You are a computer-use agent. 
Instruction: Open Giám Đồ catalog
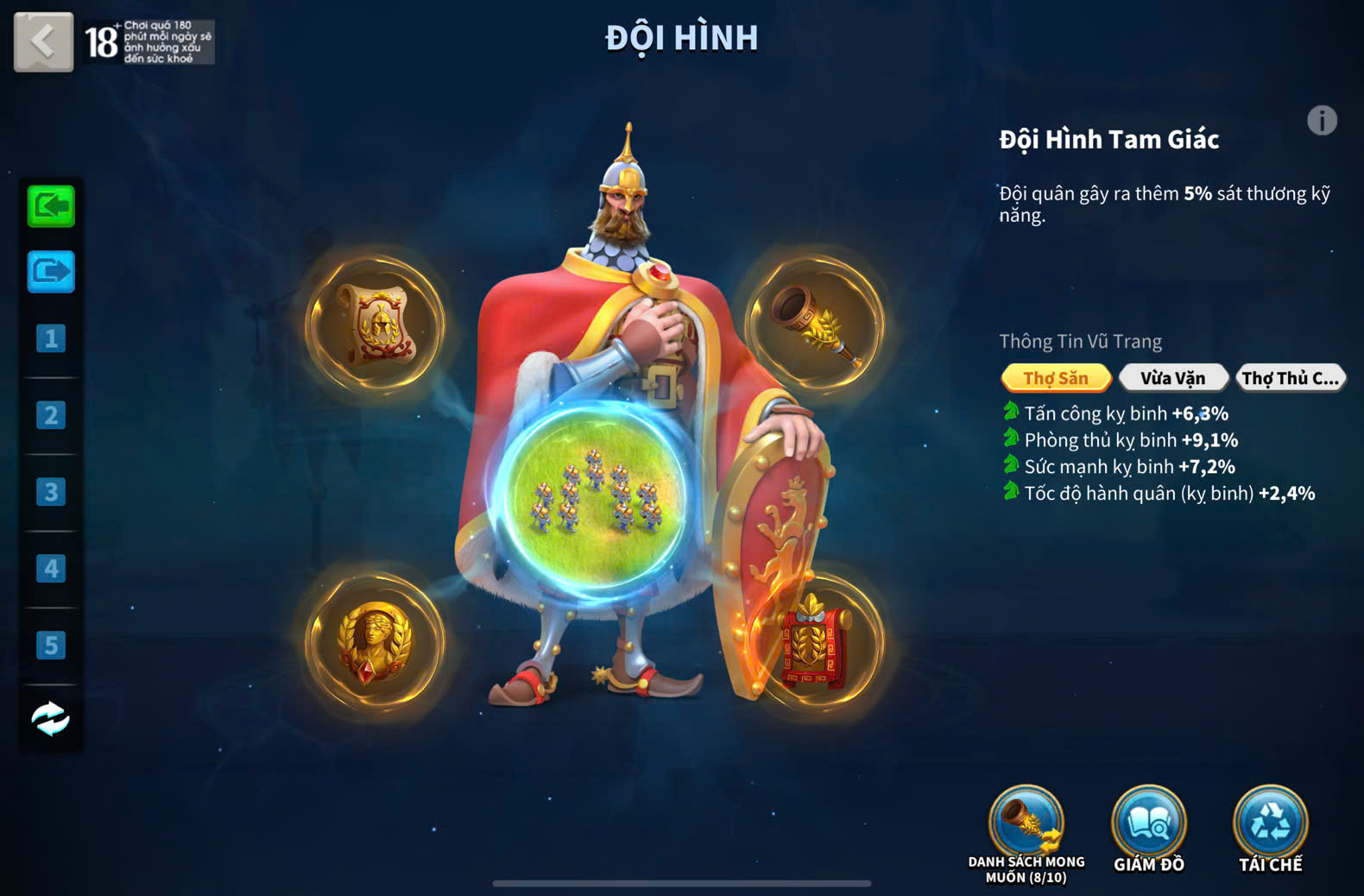pos(1148,825)
